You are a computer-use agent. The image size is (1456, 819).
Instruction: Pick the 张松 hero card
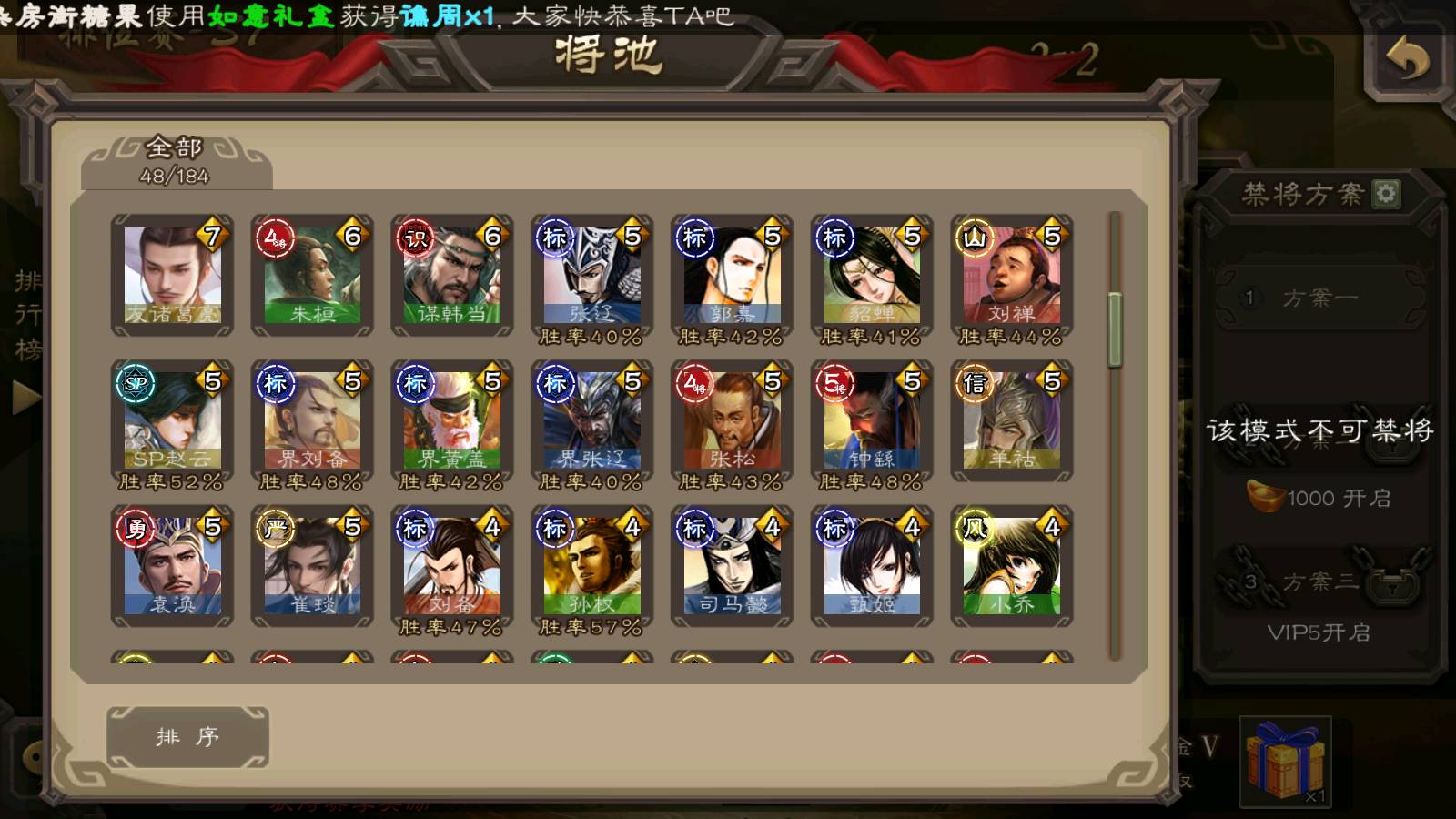732,420
